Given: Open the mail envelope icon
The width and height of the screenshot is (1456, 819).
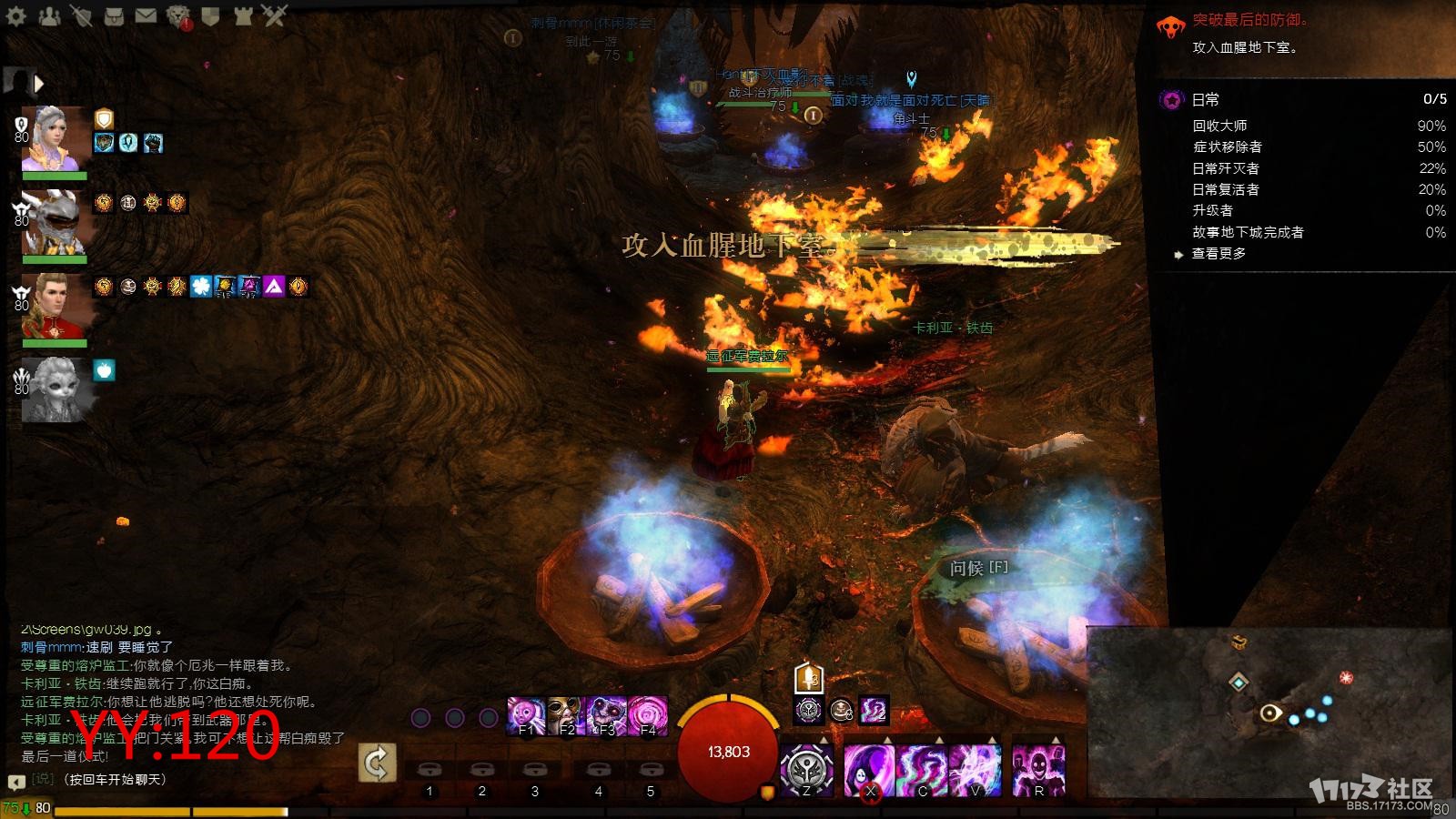Looking at the screenshot, I should coord(146,15).
